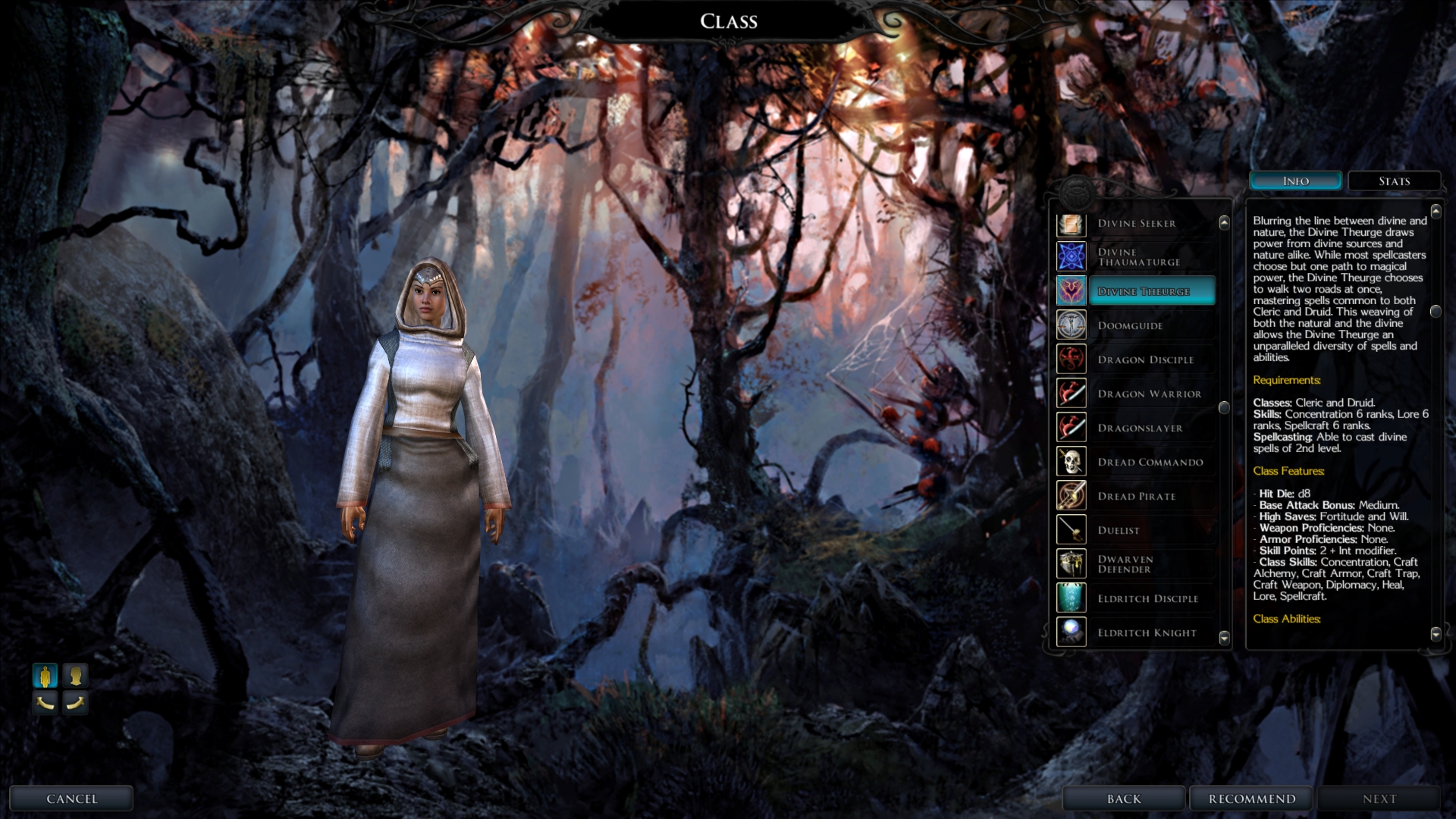Select the Eldritch Disciple class

pos(1147,598)
